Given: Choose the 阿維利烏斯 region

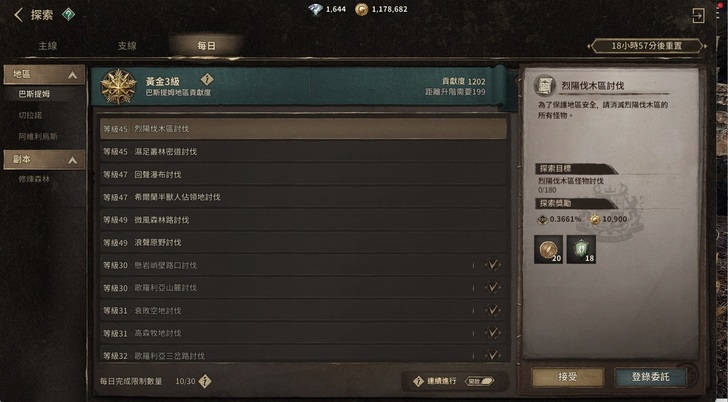Looking at the screenshot, I should point(38,135).
